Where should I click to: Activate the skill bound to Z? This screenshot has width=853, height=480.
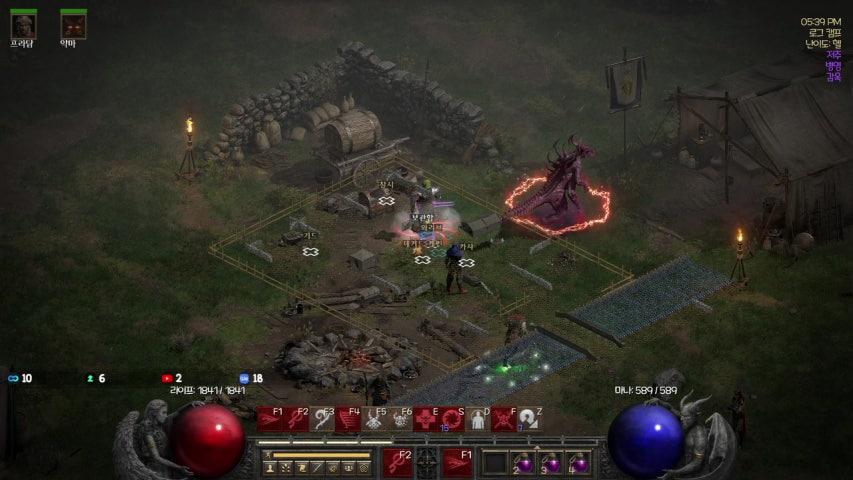click(529, 419)
